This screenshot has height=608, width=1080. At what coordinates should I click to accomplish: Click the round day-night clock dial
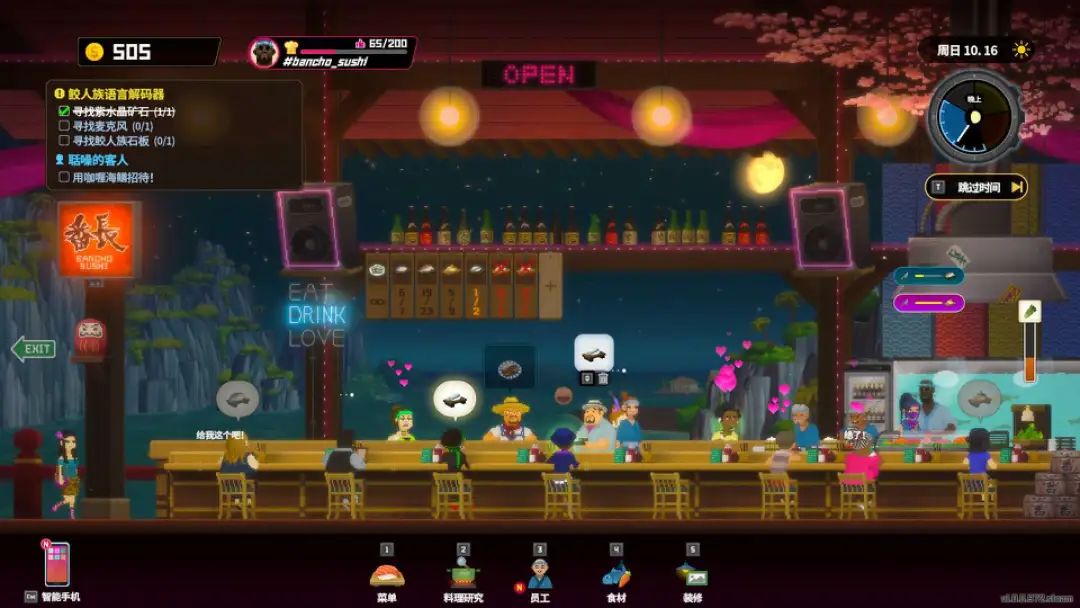974,119
